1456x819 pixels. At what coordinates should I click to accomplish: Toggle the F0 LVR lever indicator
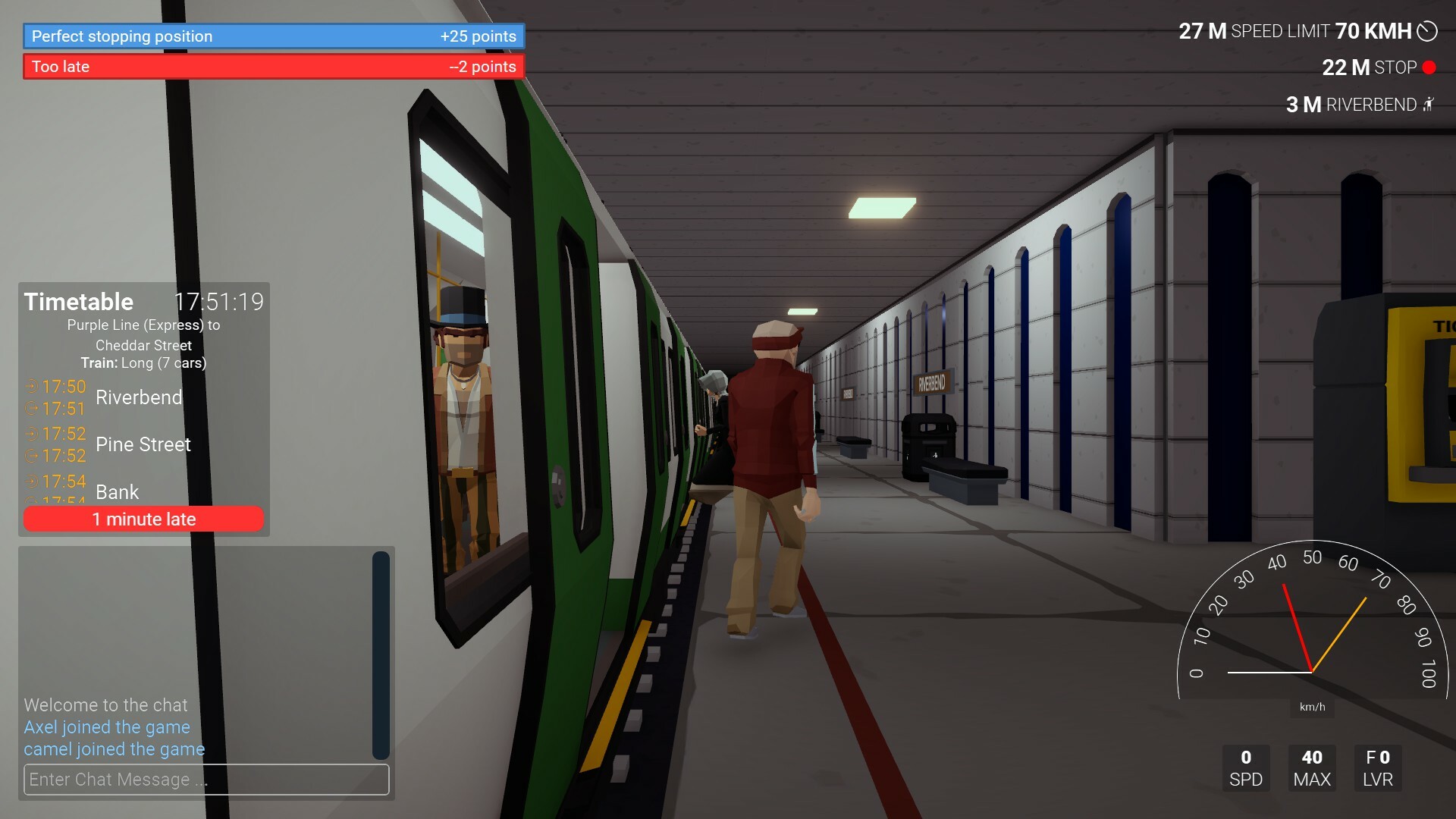coord(1377,767)
